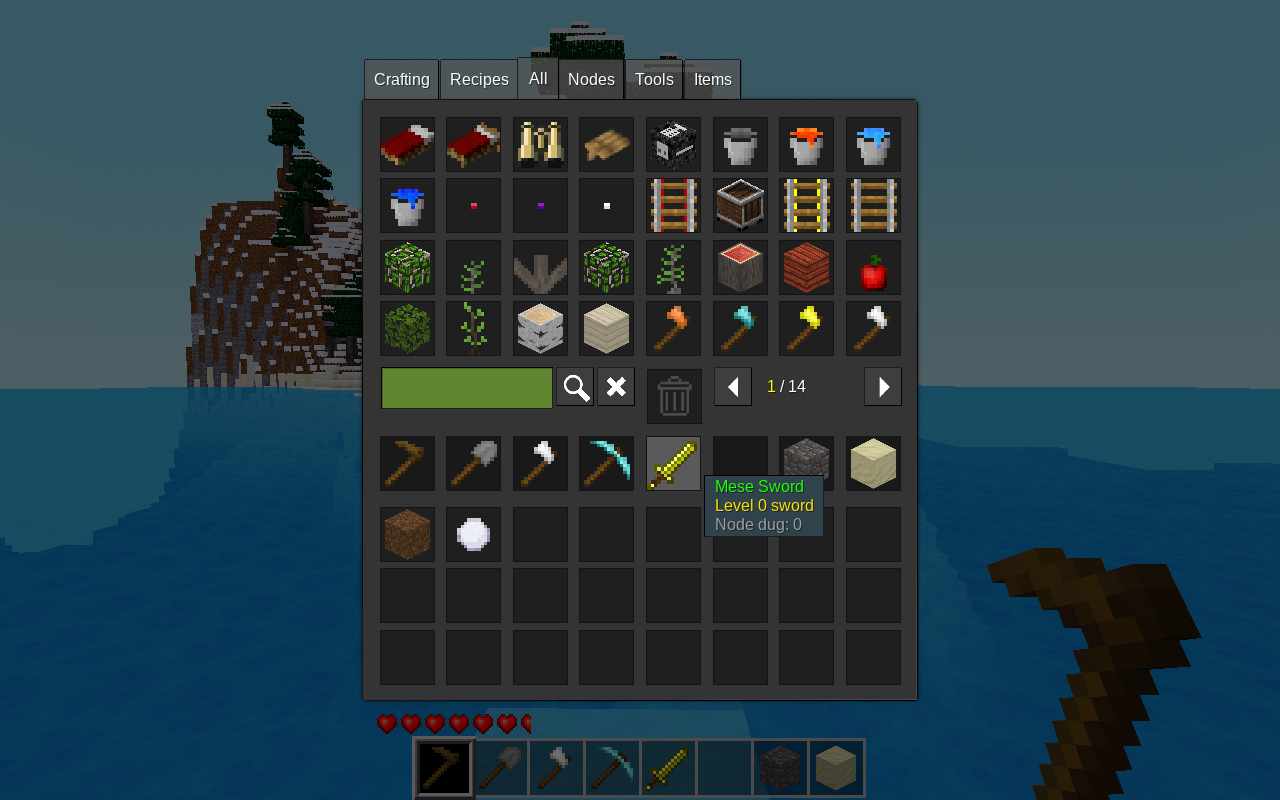Switch to the Tools tab

tap(654, 80)
